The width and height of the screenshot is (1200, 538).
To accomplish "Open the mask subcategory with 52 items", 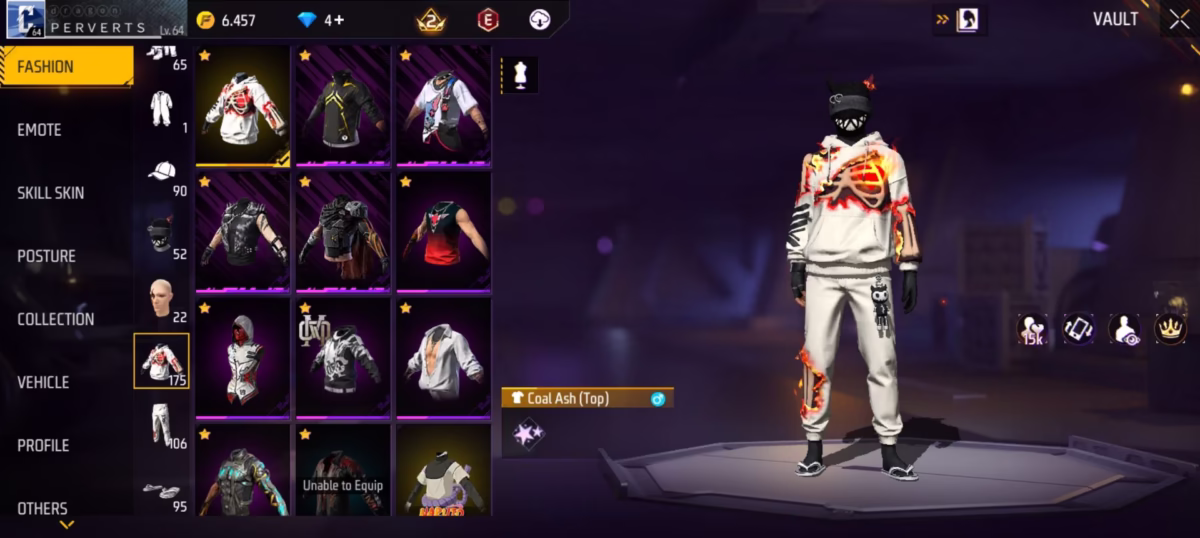I will 162,236.
